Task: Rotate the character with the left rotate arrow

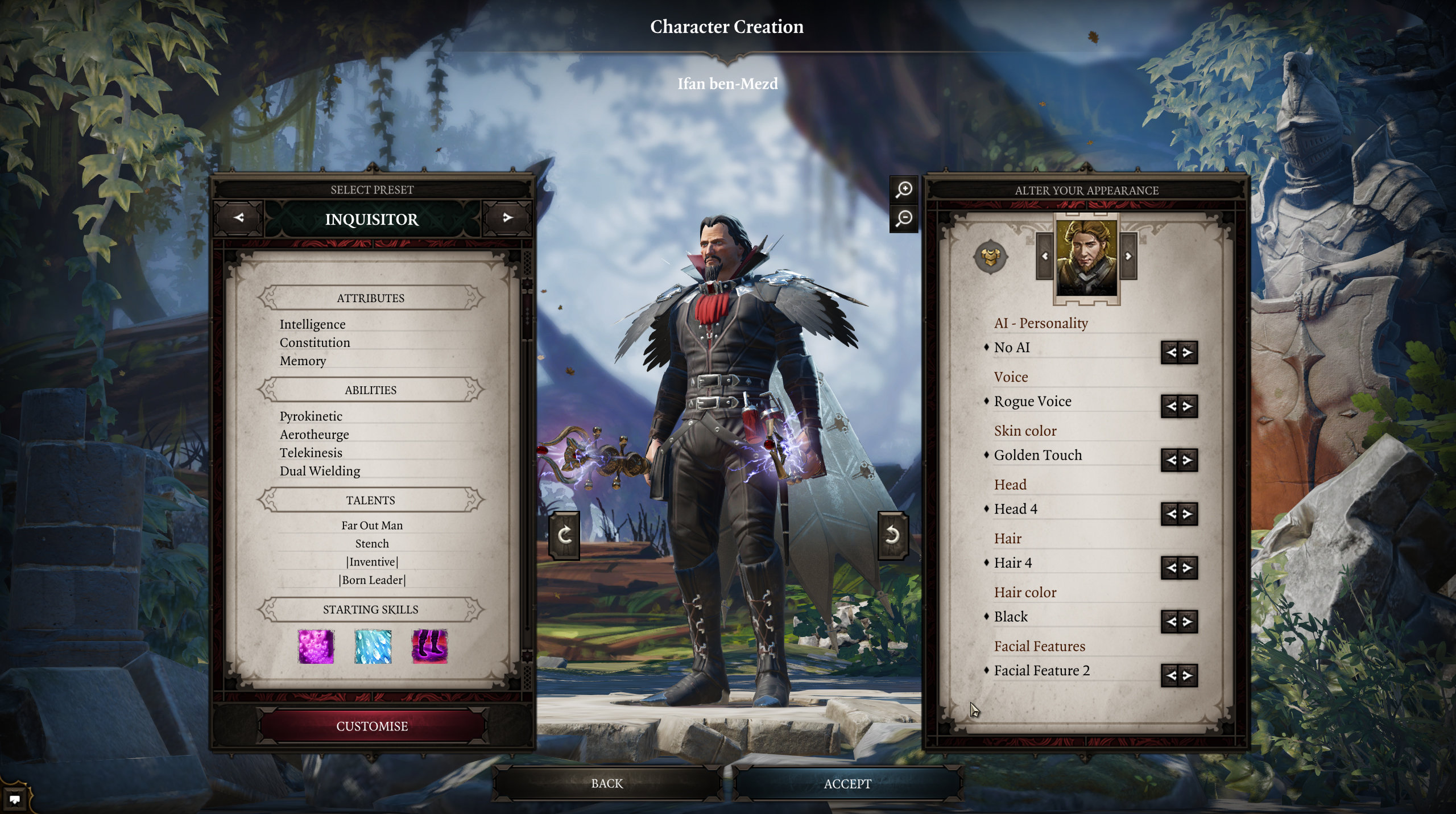Action: pyautogui.click(x=564, y=535)
